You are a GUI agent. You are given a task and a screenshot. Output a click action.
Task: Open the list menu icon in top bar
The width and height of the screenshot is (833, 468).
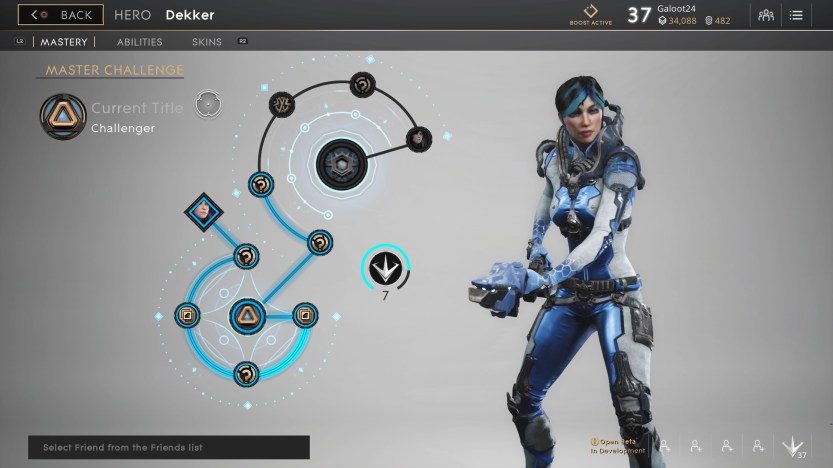pos(796,15)
